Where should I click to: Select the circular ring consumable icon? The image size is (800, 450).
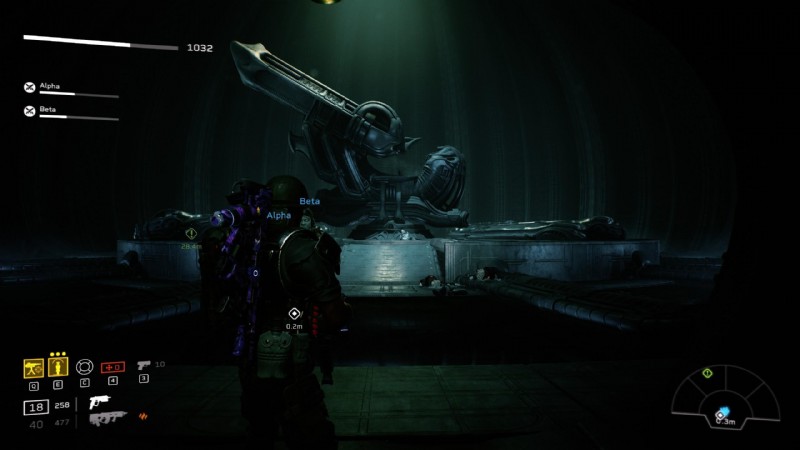point(85,366)
